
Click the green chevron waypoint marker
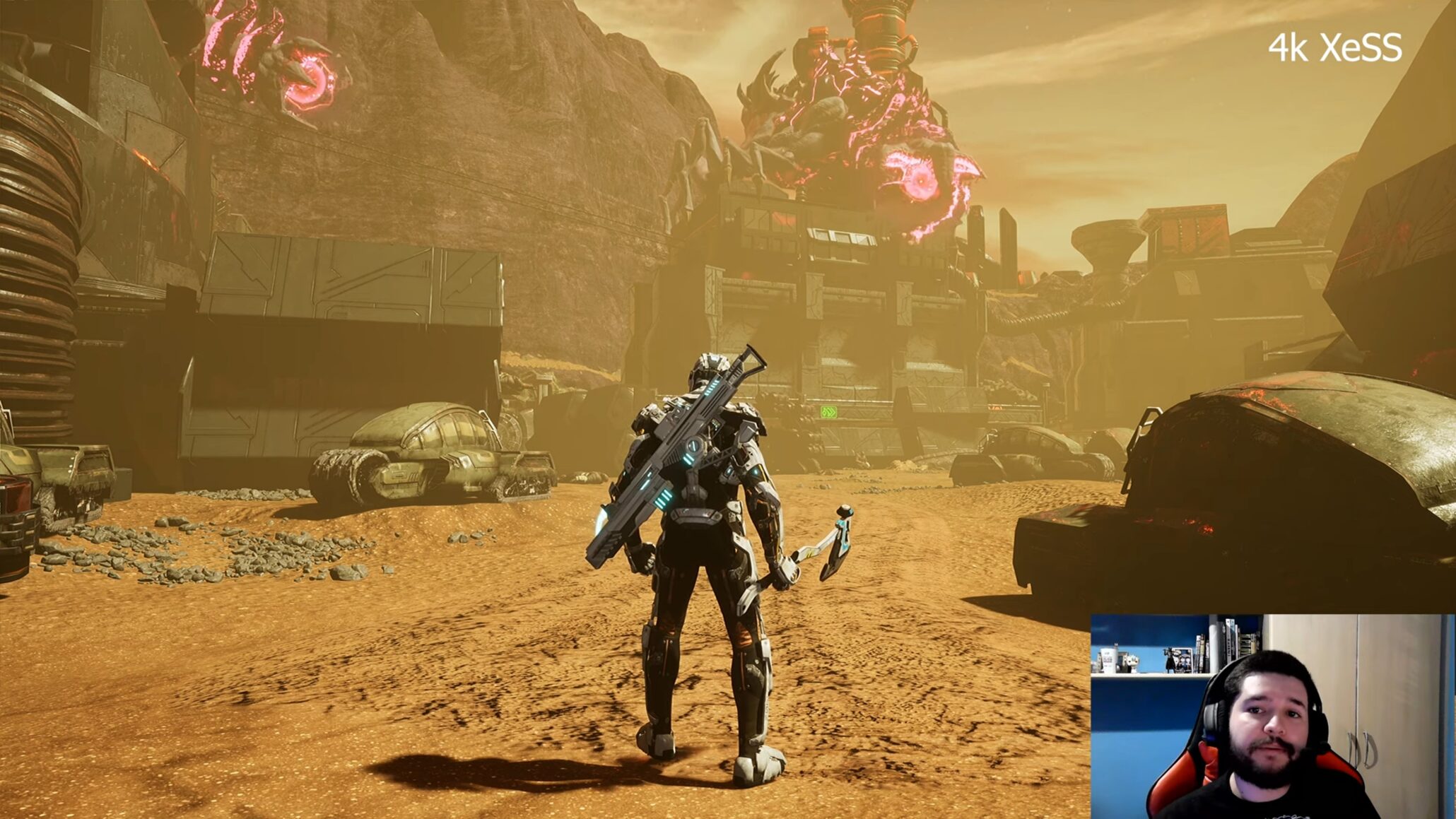click(x=828, y=411)
